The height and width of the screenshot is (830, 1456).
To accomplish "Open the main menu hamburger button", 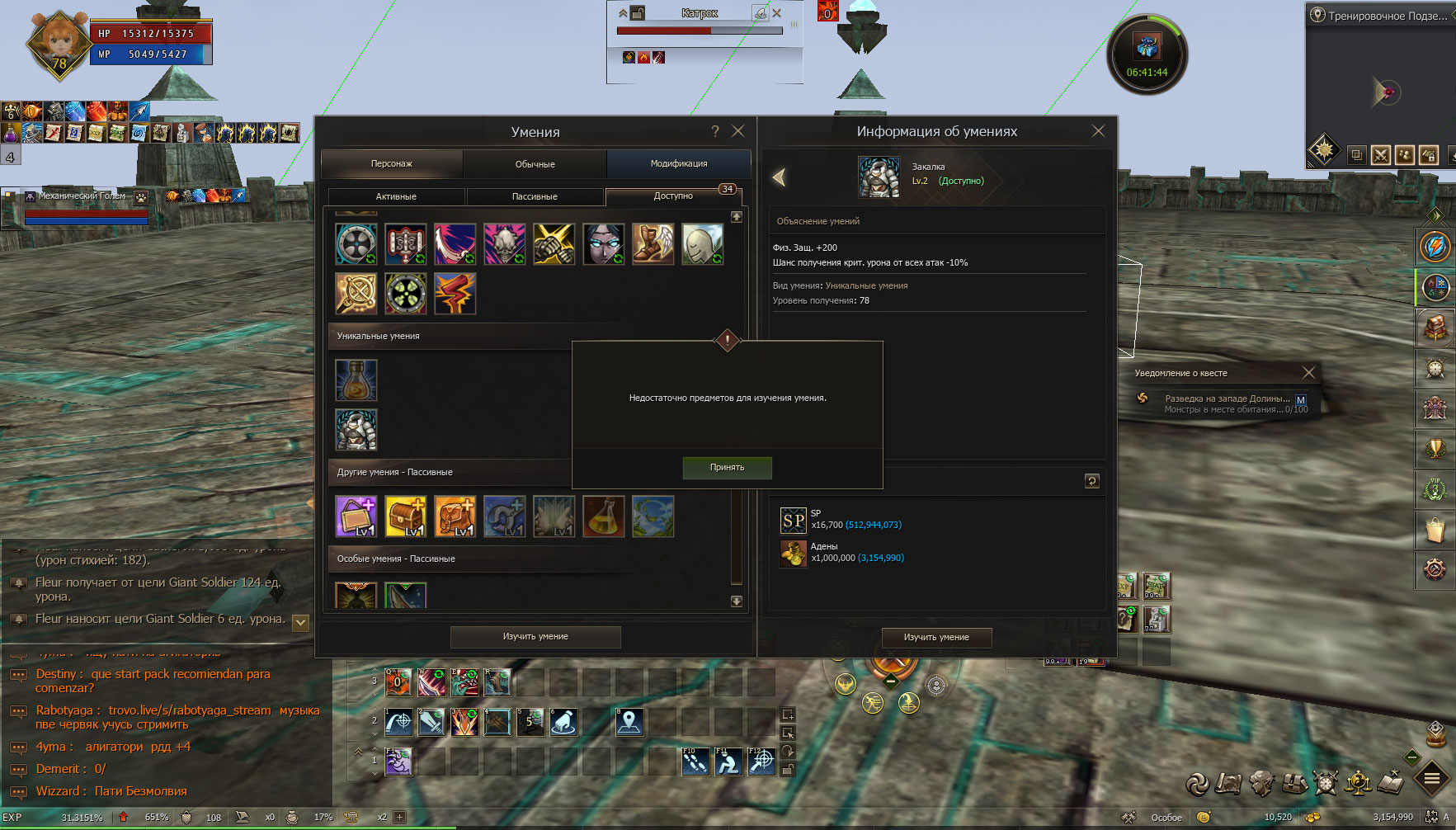I will [x=1432, y=778].
